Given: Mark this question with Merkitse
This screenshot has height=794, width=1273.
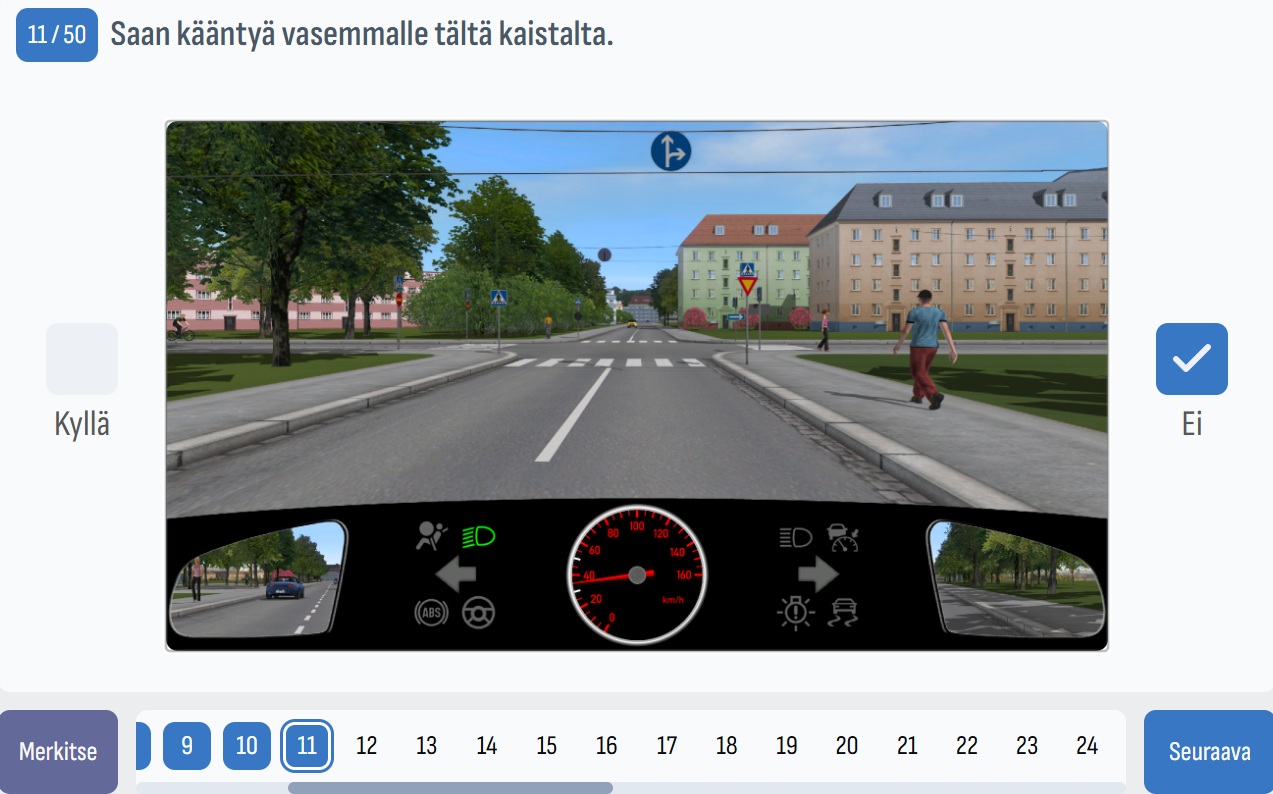Looking at the screenshot, I should click(58, 751).
